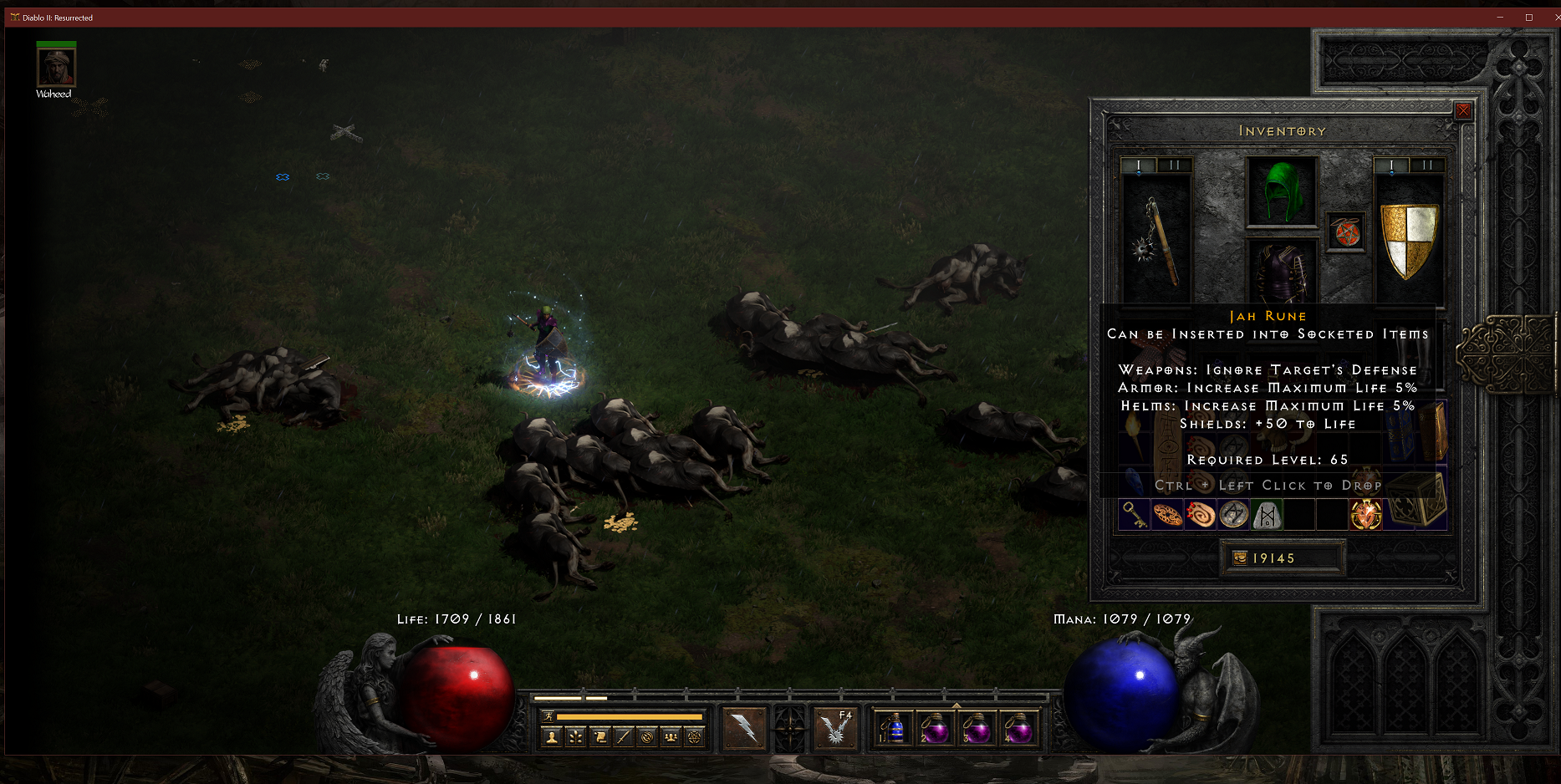Open the party screen button

coord(671,737)
